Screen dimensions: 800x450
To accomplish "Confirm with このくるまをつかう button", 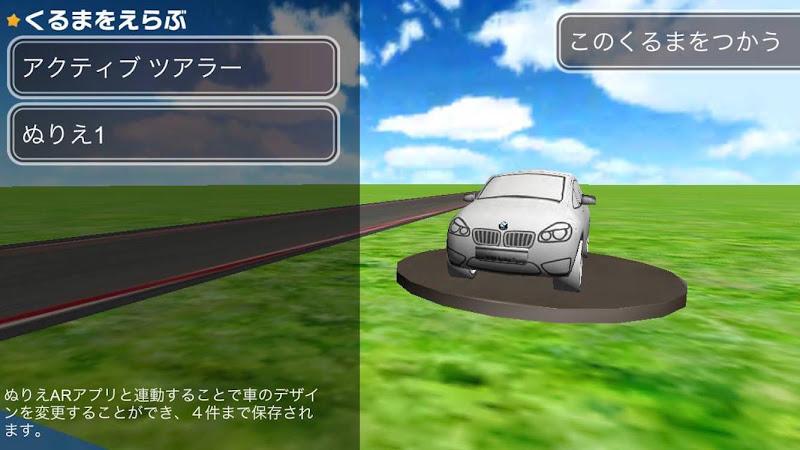I will (x=675, y=42).
